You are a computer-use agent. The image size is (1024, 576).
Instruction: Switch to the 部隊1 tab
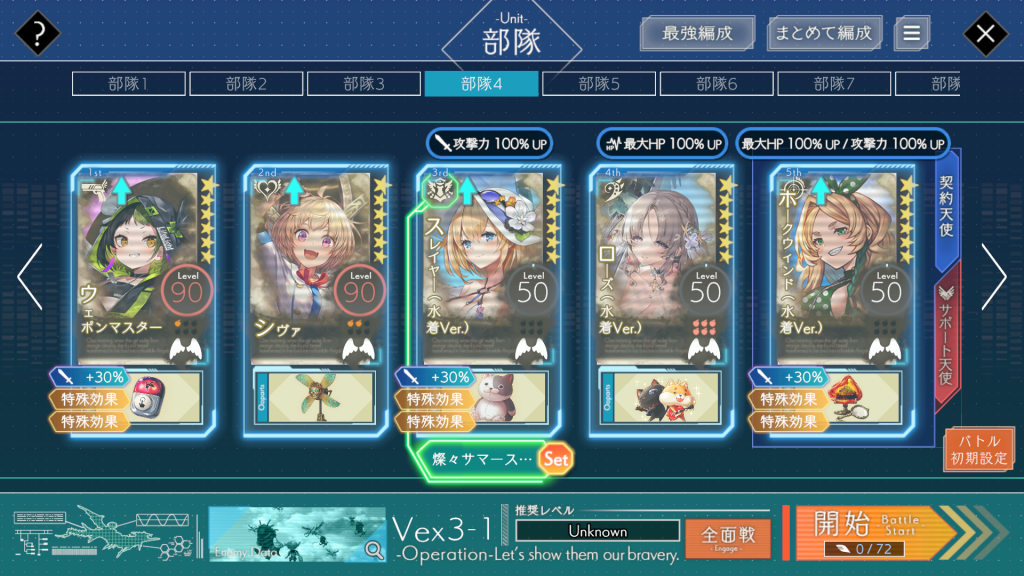(127, 84)
